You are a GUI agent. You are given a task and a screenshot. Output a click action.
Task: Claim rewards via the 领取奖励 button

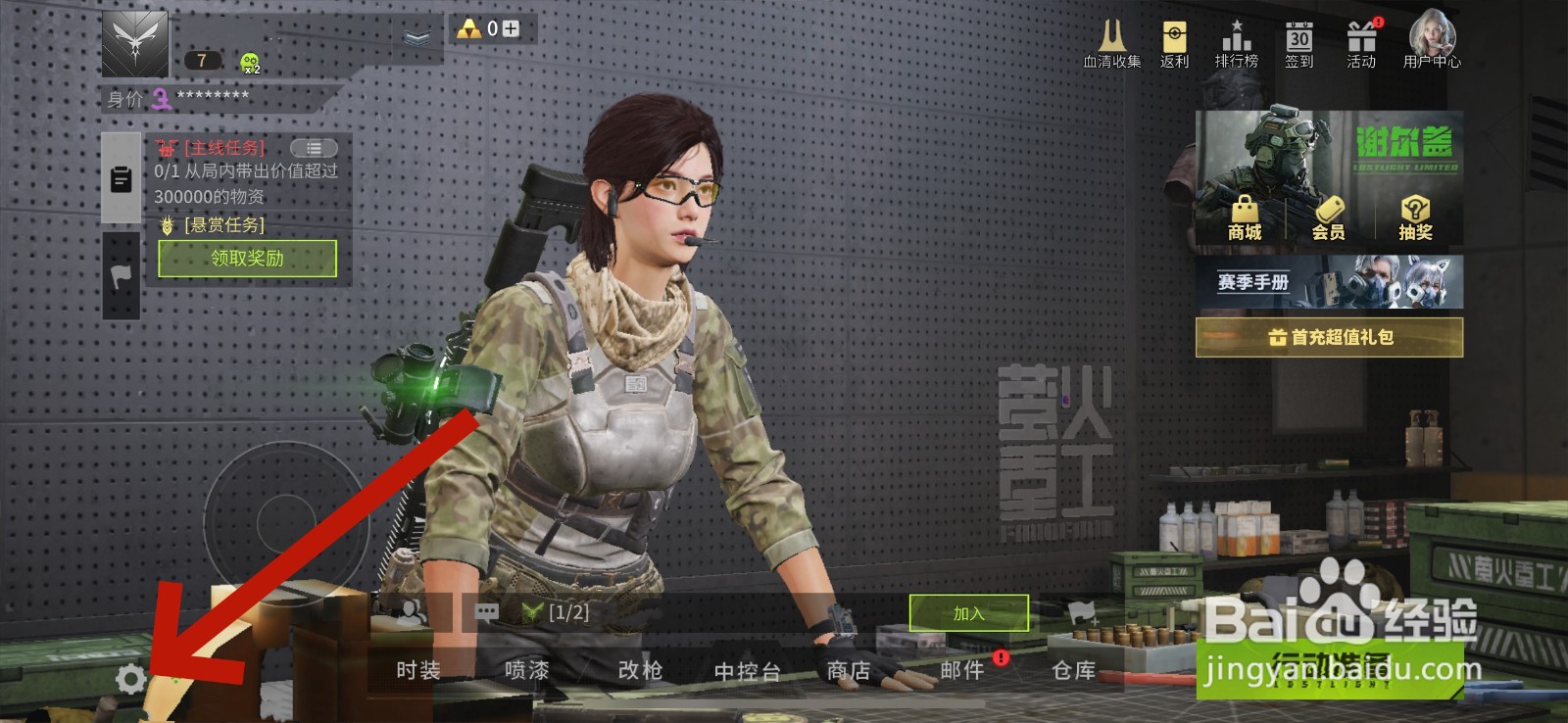(246, 259)
